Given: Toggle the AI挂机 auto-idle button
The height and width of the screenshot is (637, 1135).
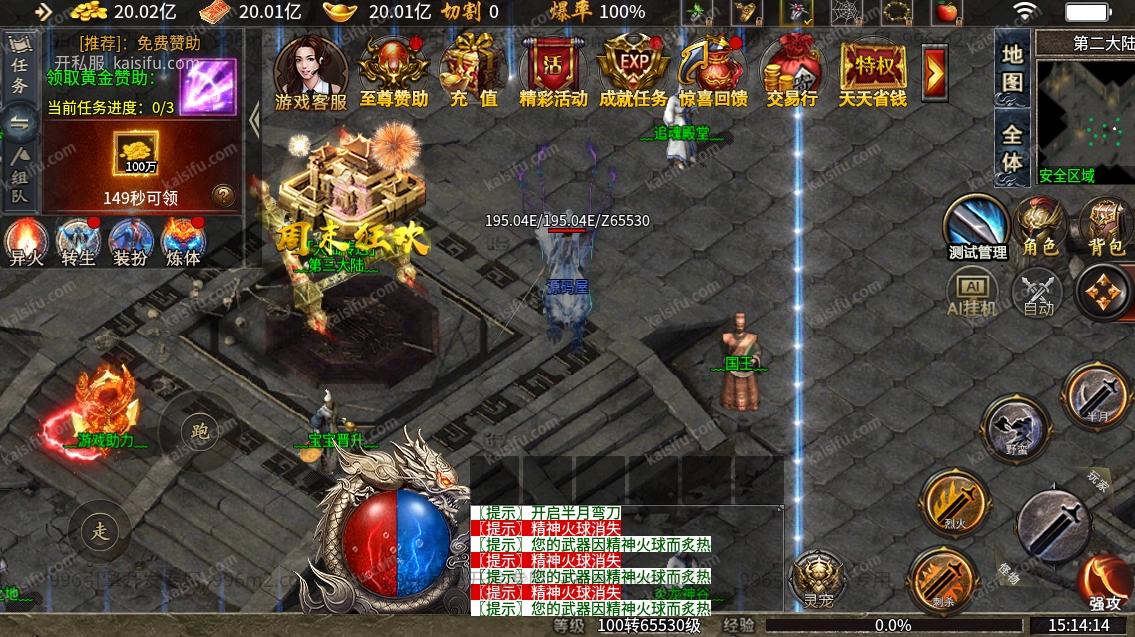Looking at the screenshot, I should (x=972, y=293).
